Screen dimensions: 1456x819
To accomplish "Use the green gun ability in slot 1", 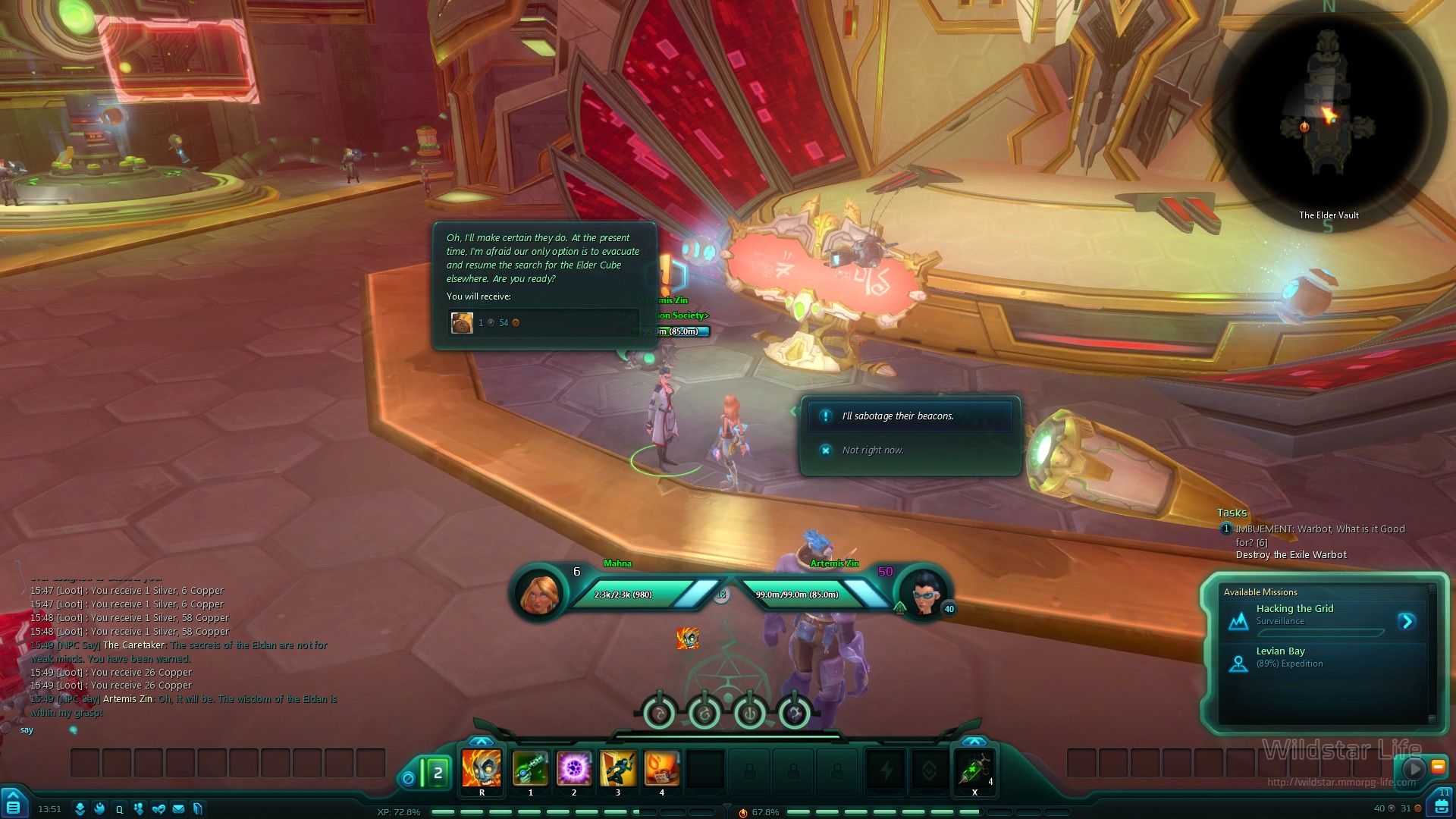I will coord(530,768).
